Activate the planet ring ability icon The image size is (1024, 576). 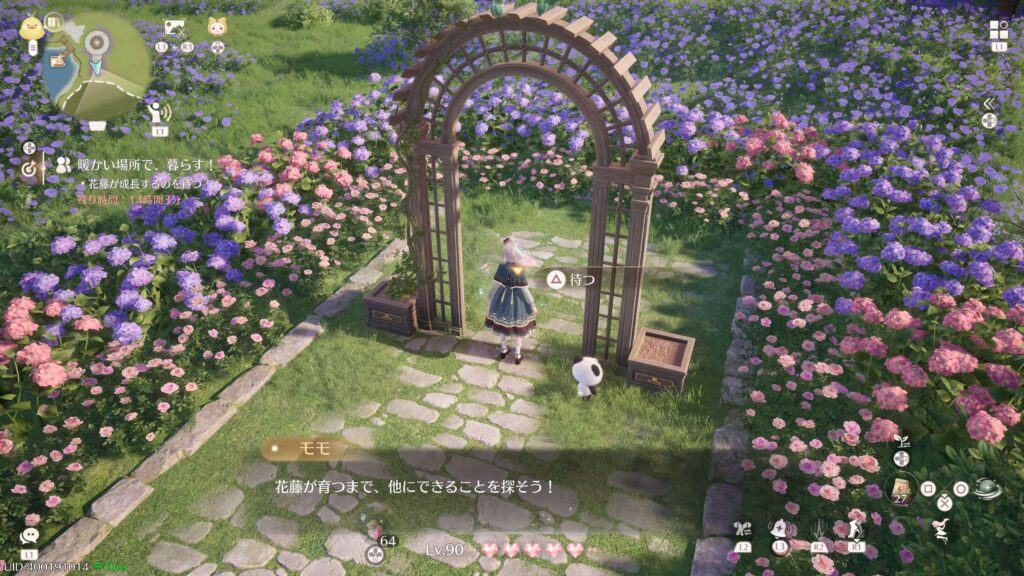tap(989, 489)
